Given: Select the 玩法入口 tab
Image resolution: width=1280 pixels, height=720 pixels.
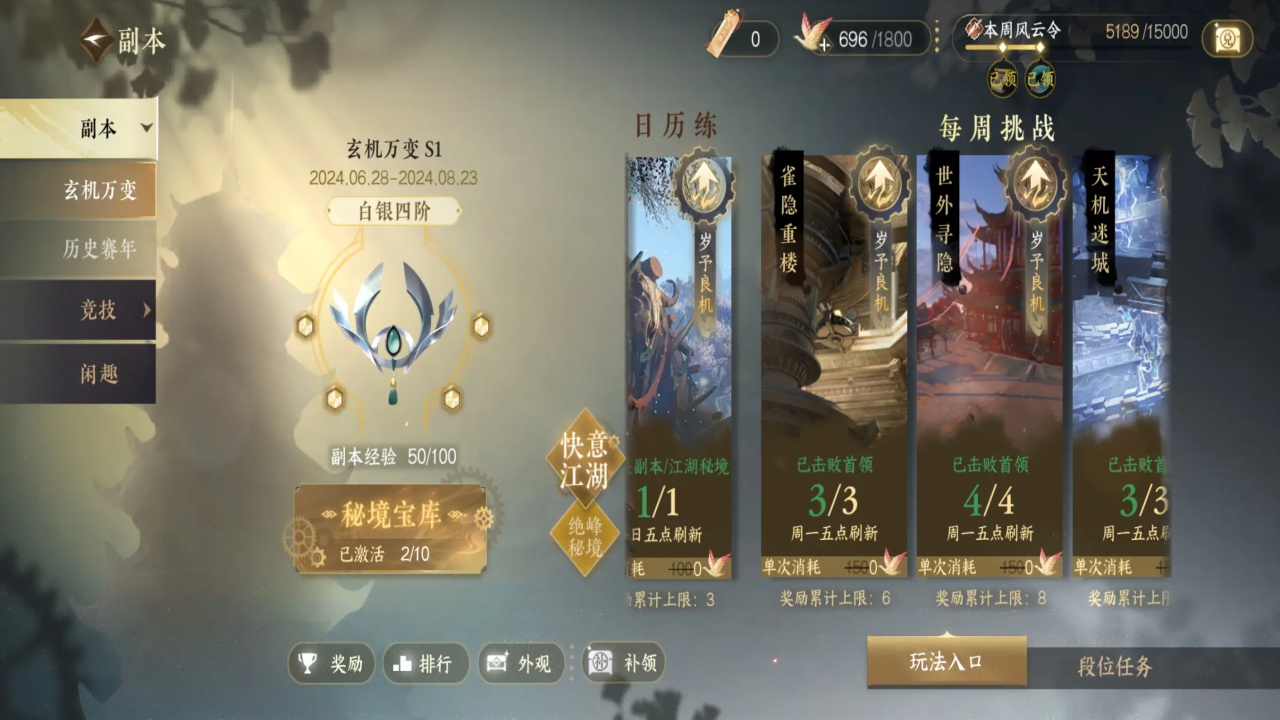Looking at the screenshot, I should [x=946, y=662].
